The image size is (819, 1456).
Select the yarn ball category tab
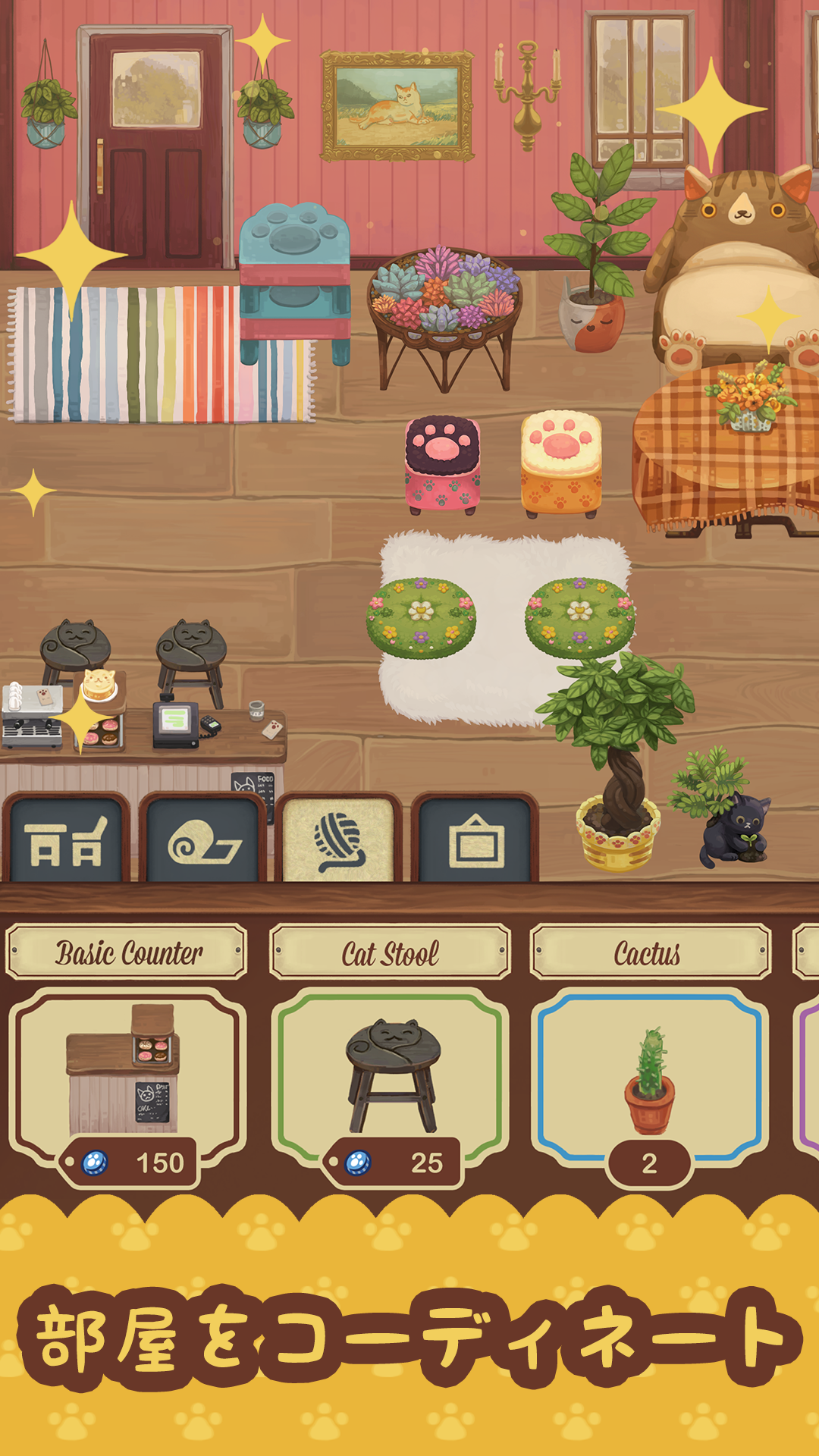[339, 842]
